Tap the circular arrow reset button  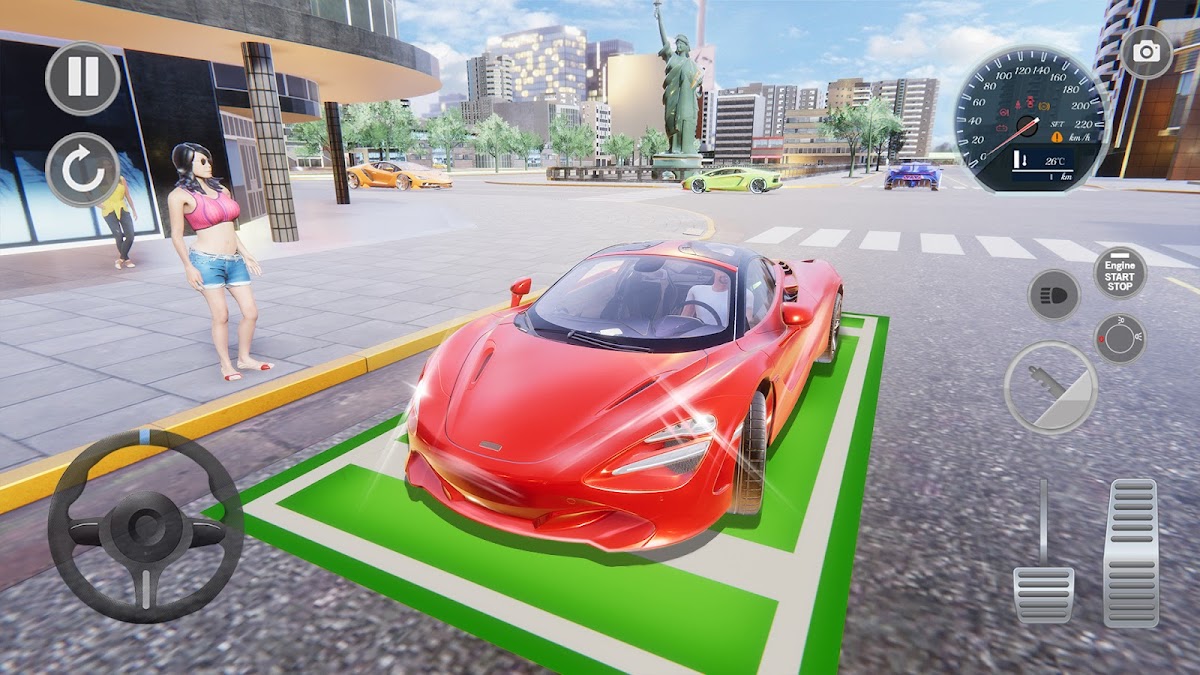83,170
